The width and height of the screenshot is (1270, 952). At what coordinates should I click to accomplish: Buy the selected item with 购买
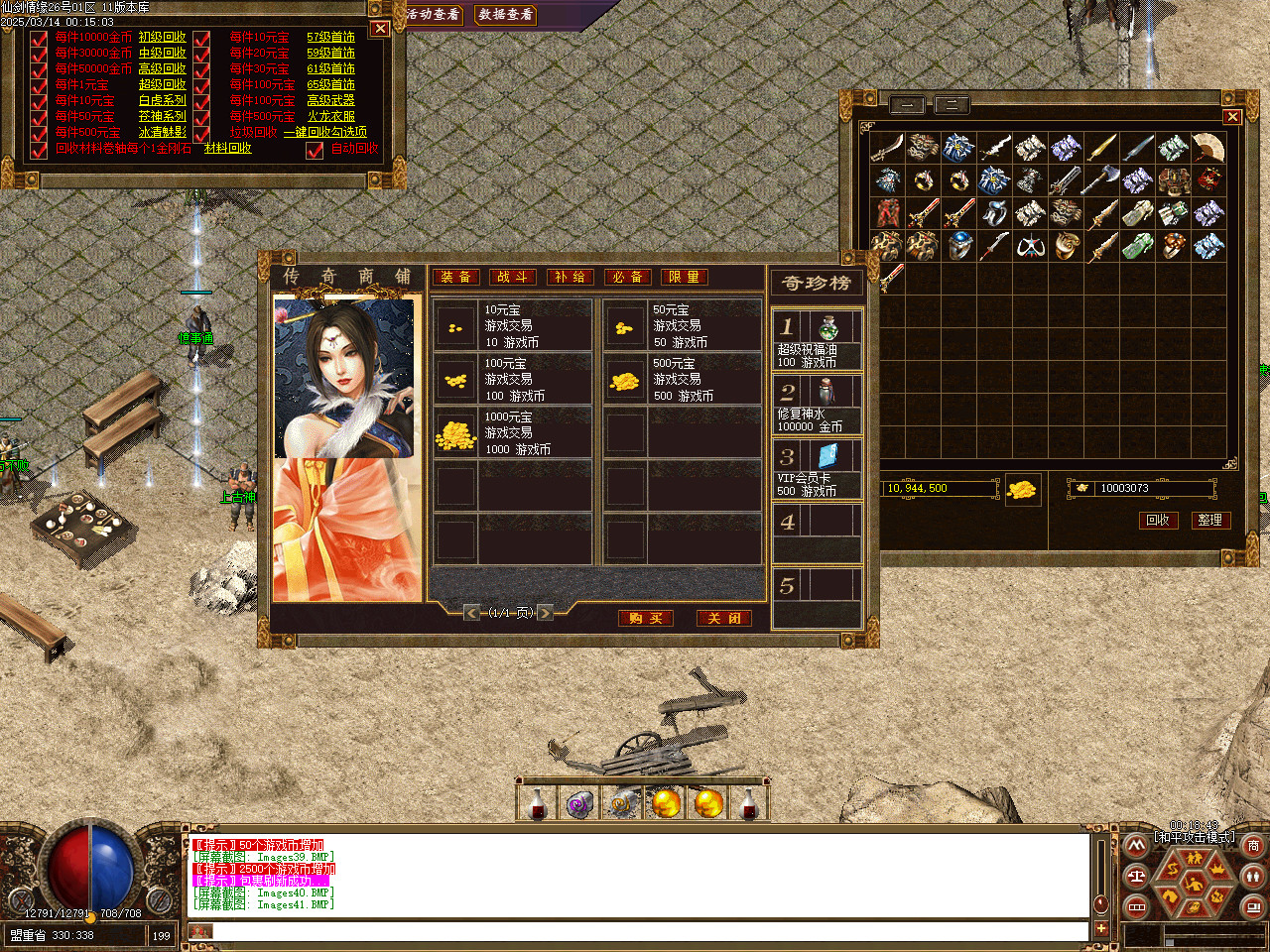pyautogui.click(x=645, y=618)
